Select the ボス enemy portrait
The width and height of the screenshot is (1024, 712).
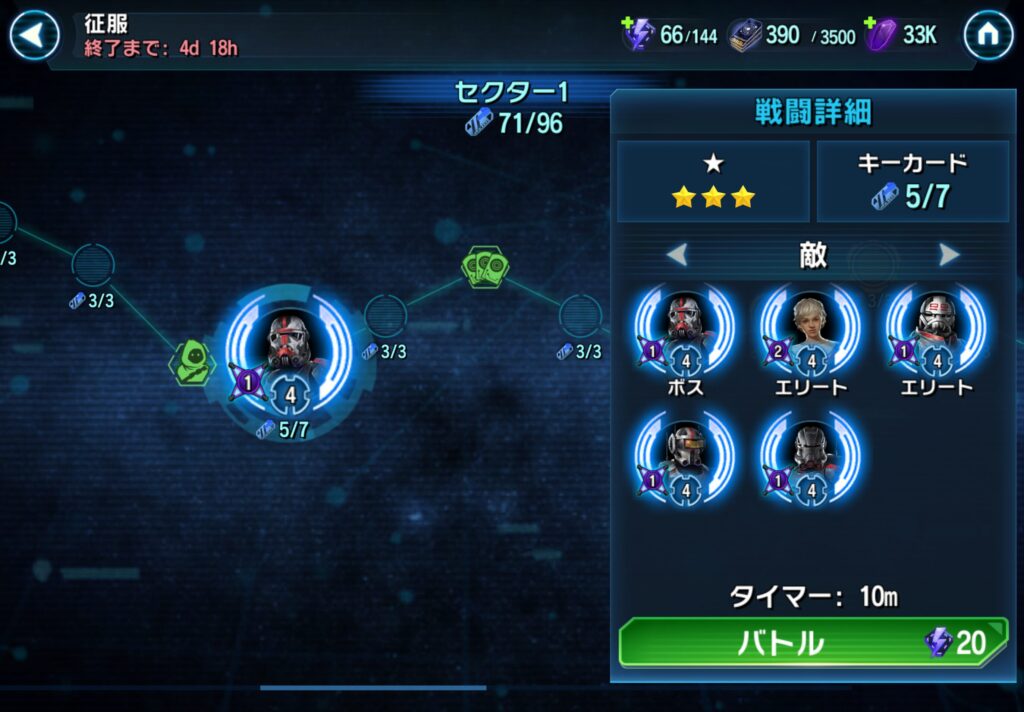pyautogui.click(x=685, y=330)
